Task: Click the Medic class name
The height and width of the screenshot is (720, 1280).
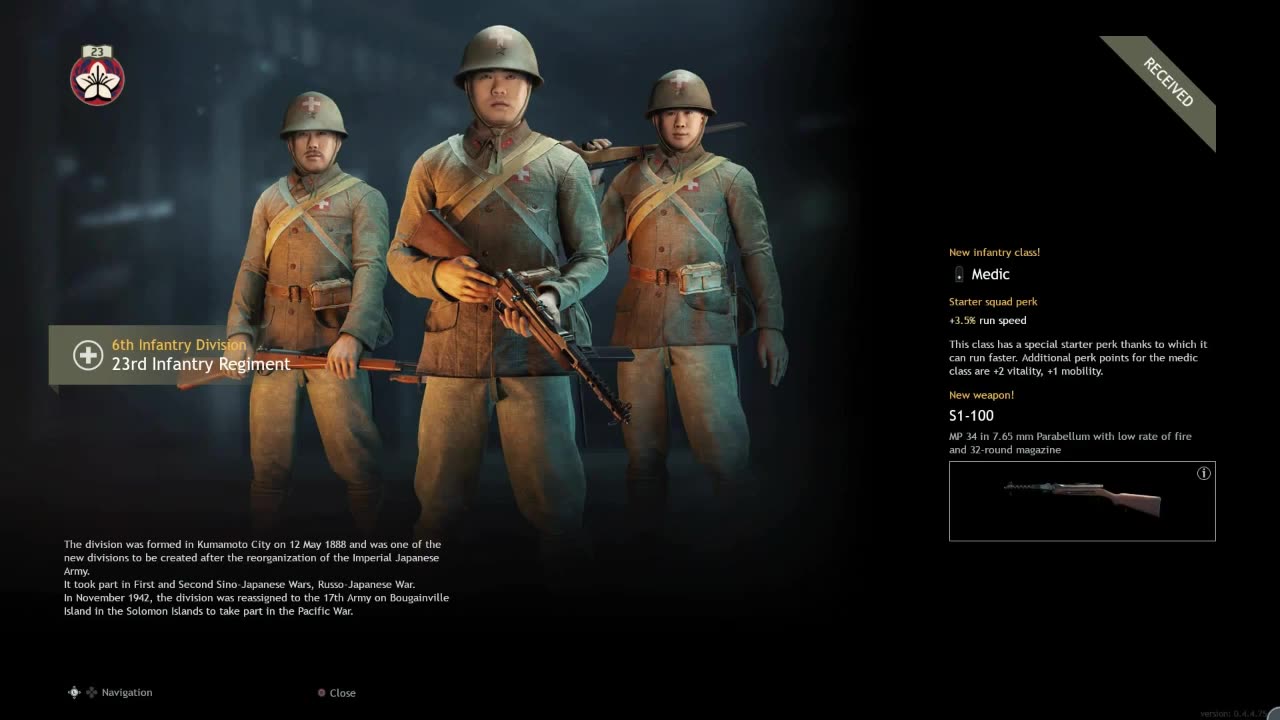Action: (x=990, y=273)
